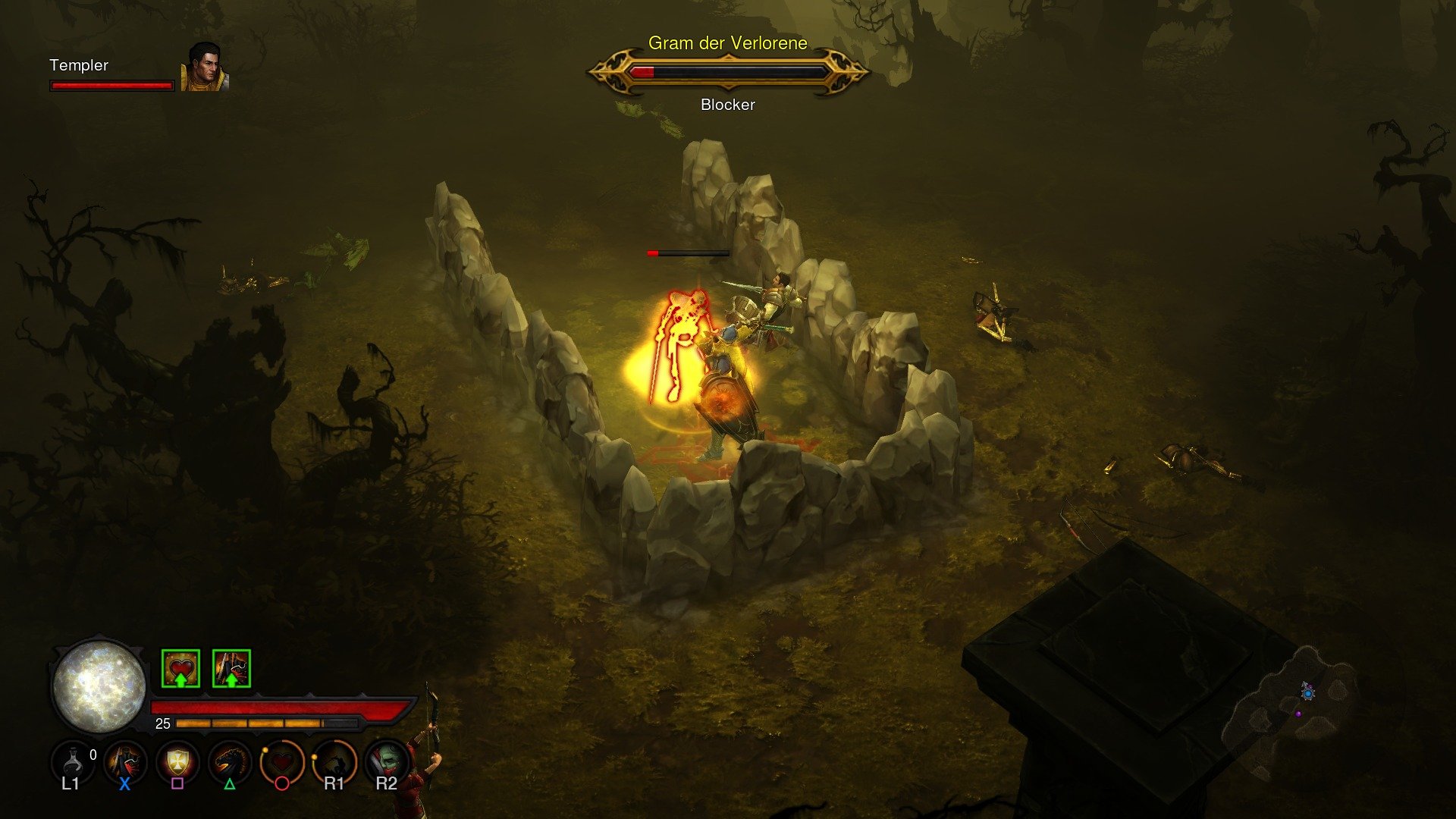
Task: Click the boss health bar
Action: click(x=727, y=72)
